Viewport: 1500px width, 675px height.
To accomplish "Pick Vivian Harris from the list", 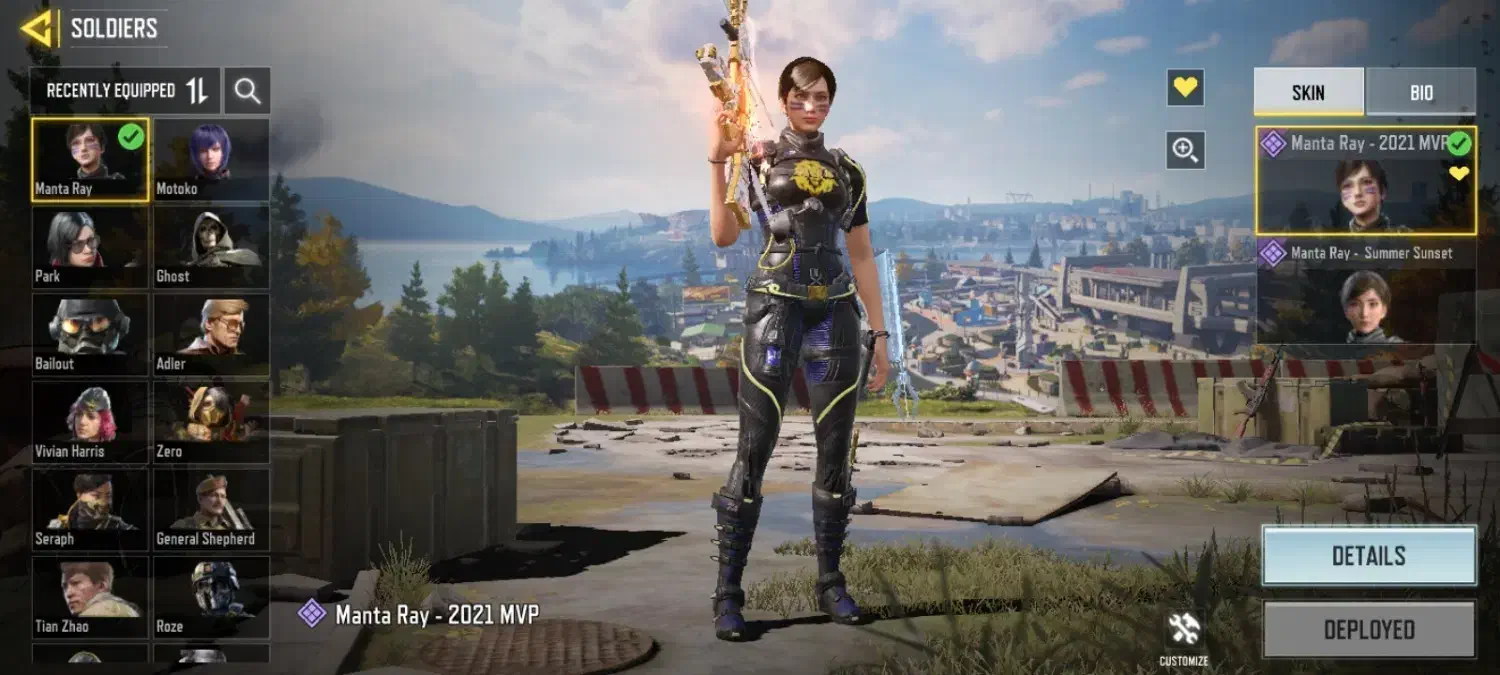I will point(90,422).
